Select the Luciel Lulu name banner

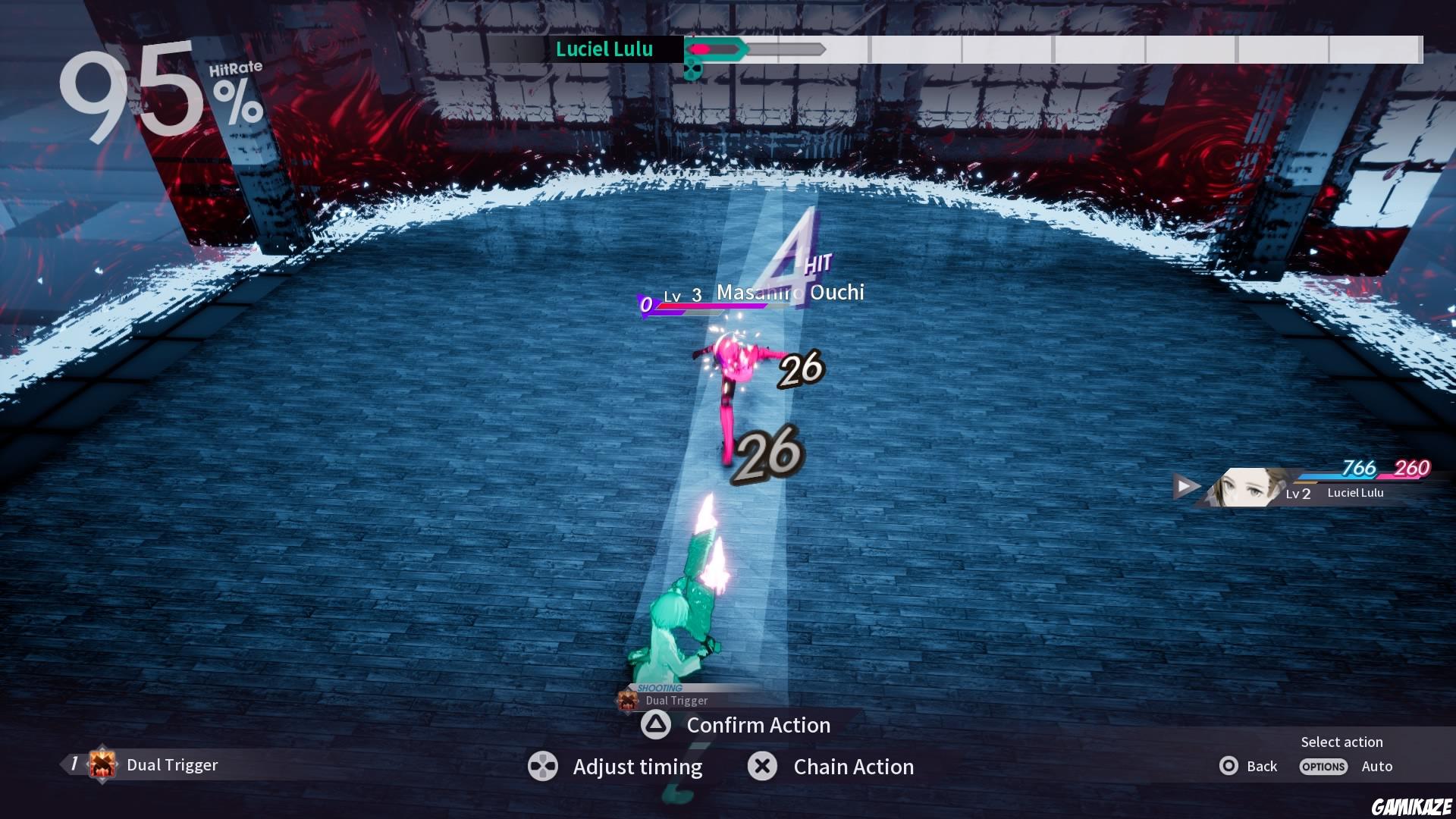click(x=604, y=49)
